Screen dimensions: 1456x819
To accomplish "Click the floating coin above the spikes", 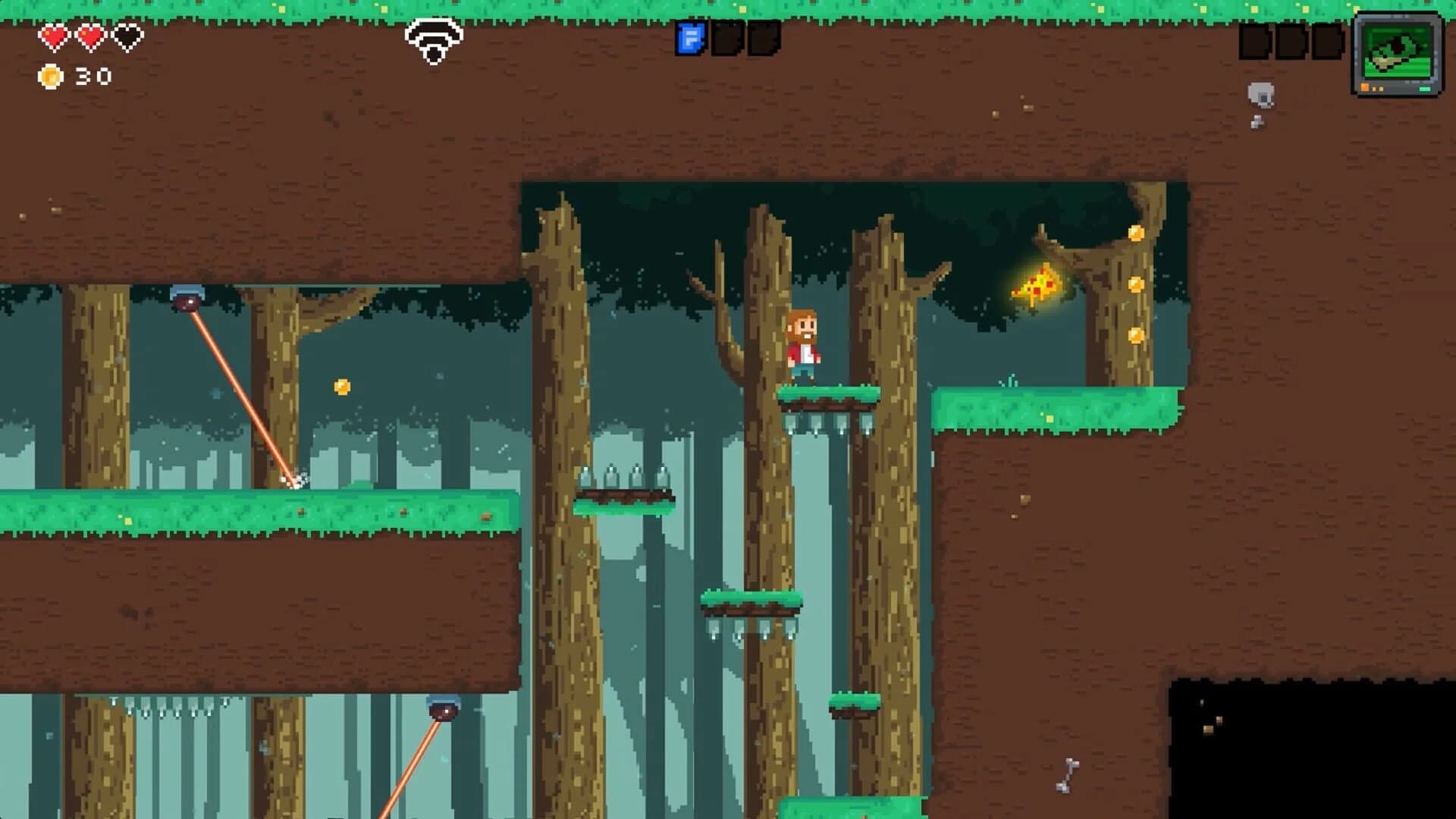I will 341,385.
